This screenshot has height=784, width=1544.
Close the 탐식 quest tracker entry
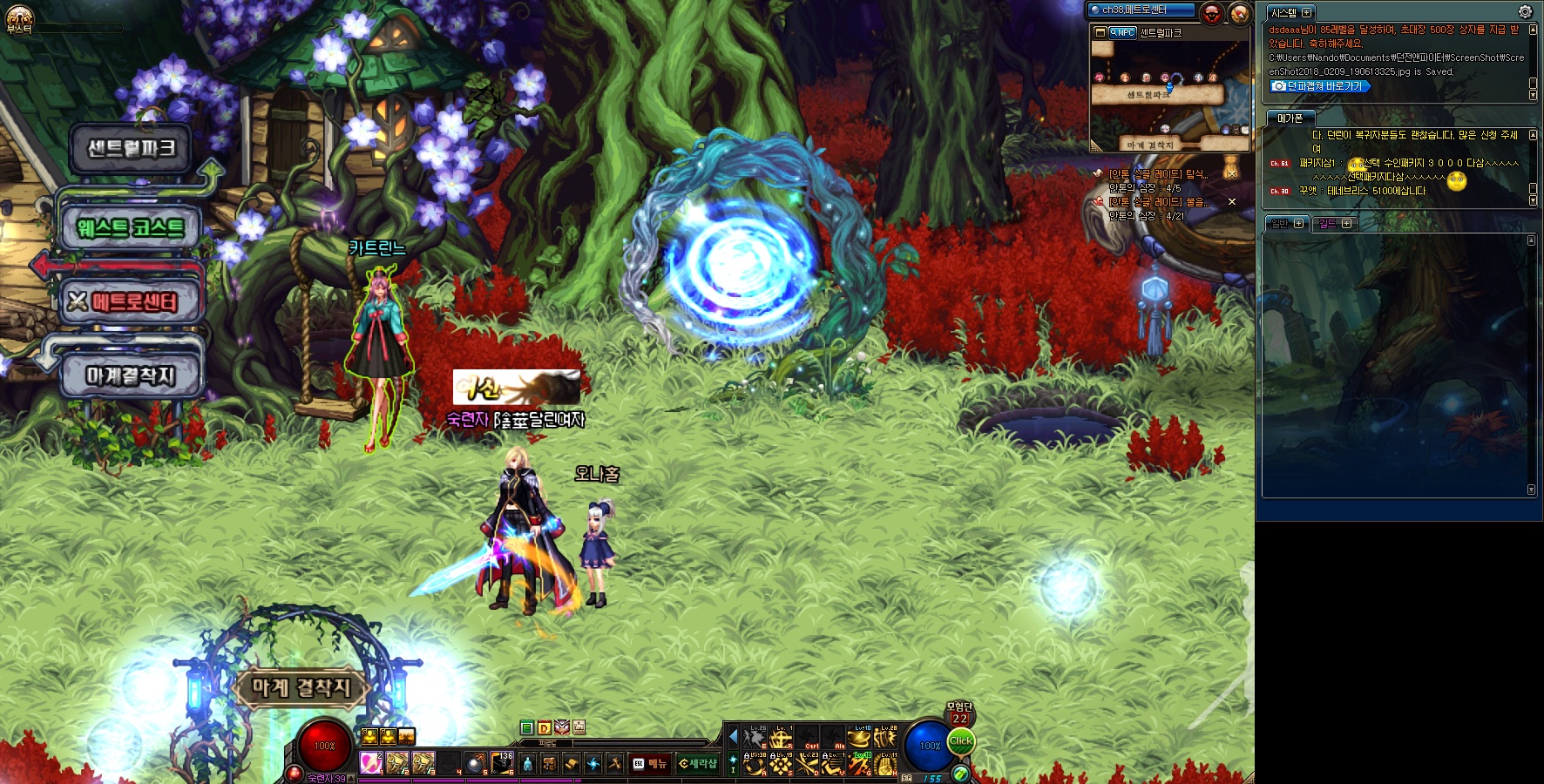pos(1232,173)
